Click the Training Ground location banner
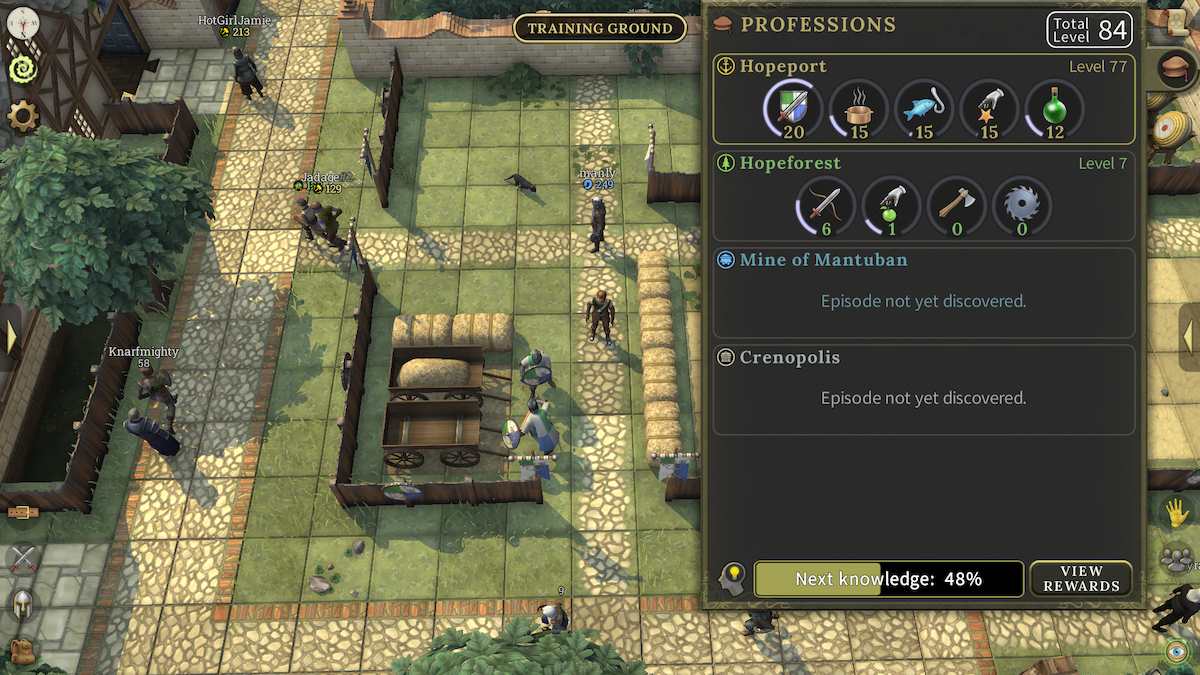Image resolution: width=1200 pixels, height=675 pixels. click(x=600, y=28)
